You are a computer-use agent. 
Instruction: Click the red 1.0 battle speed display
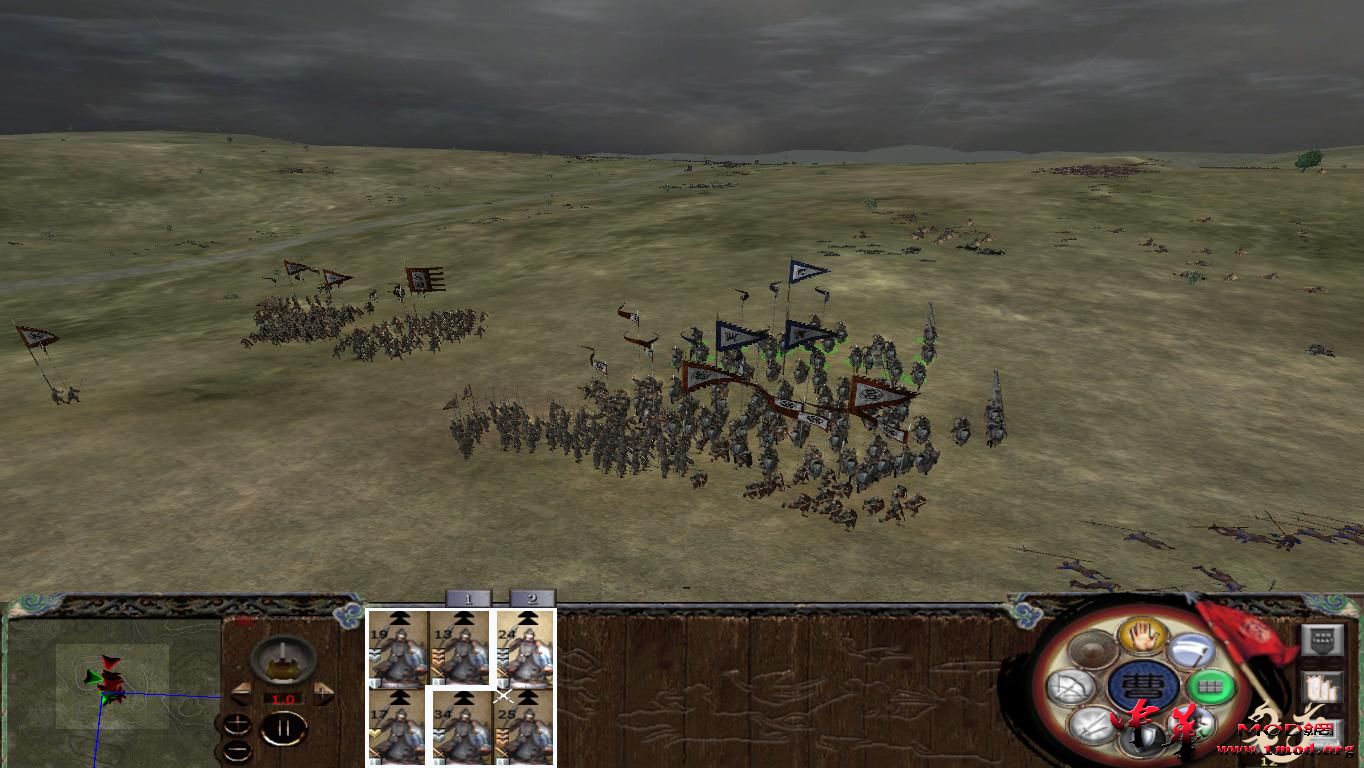click(x=284, y=699)
